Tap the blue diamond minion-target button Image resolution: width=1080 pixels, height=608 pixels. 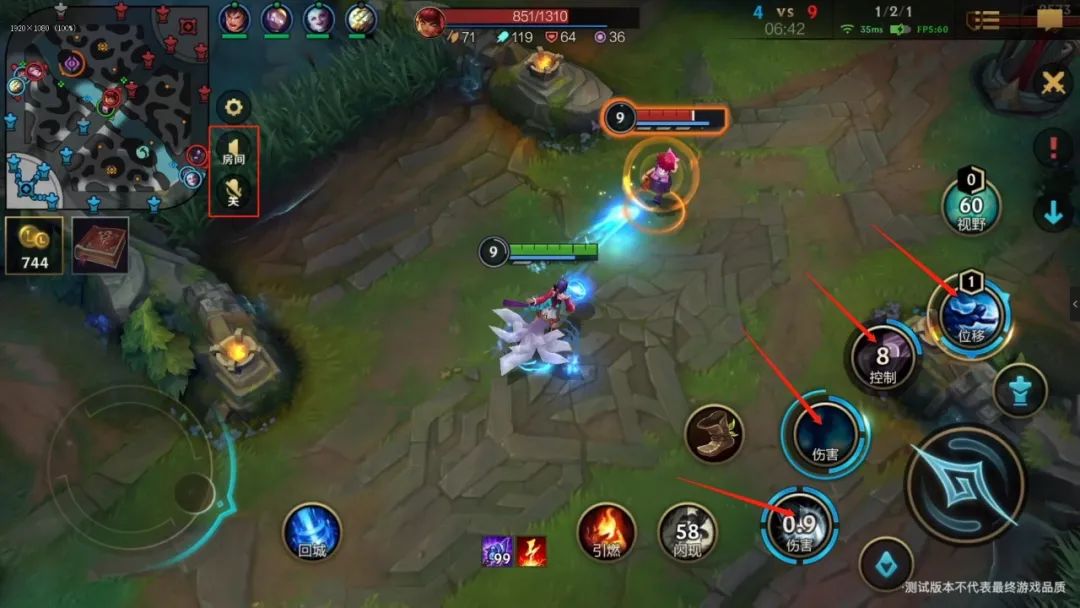click(886, 564)
